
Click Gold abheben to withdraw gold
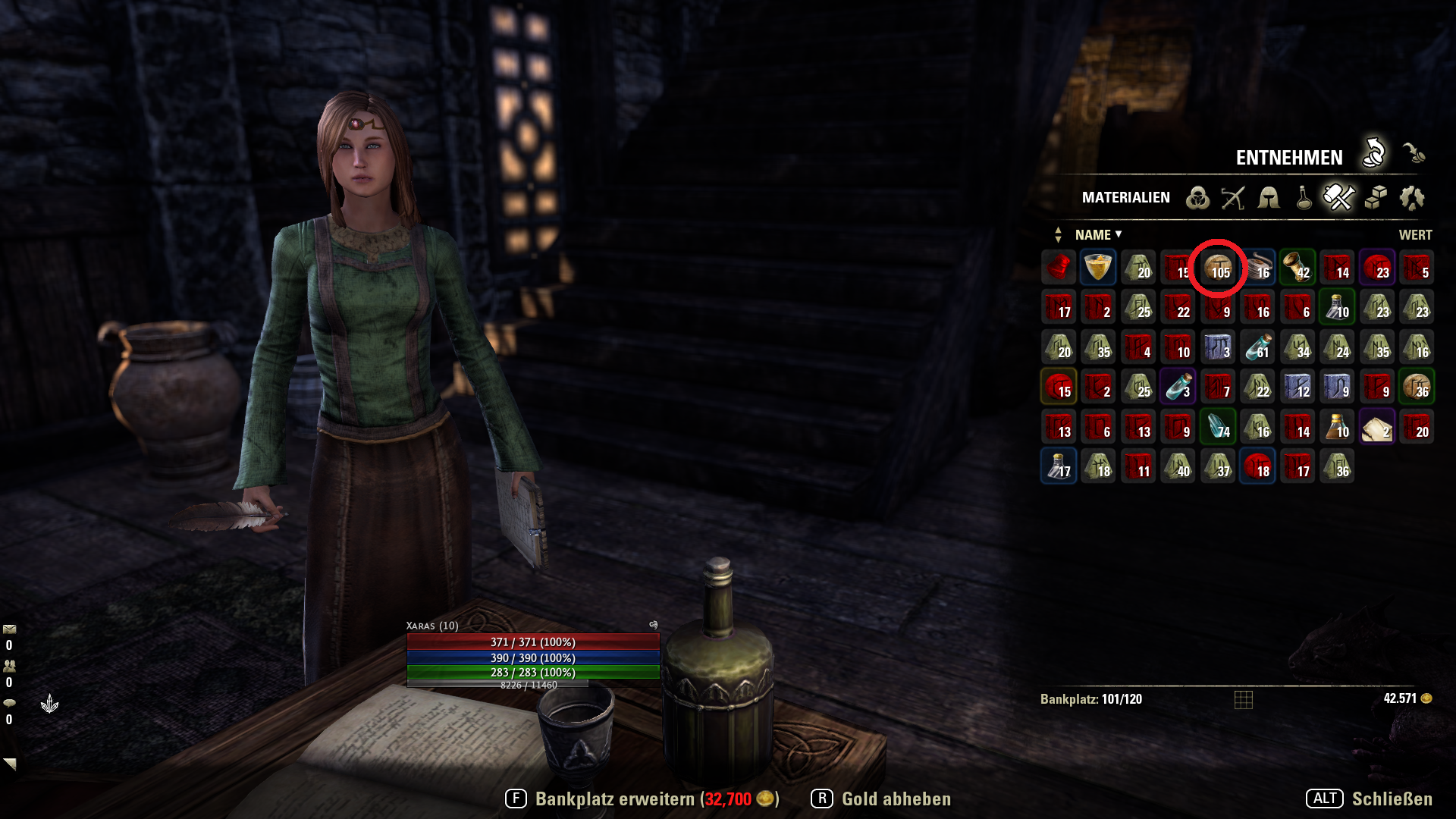coord(881,799)
